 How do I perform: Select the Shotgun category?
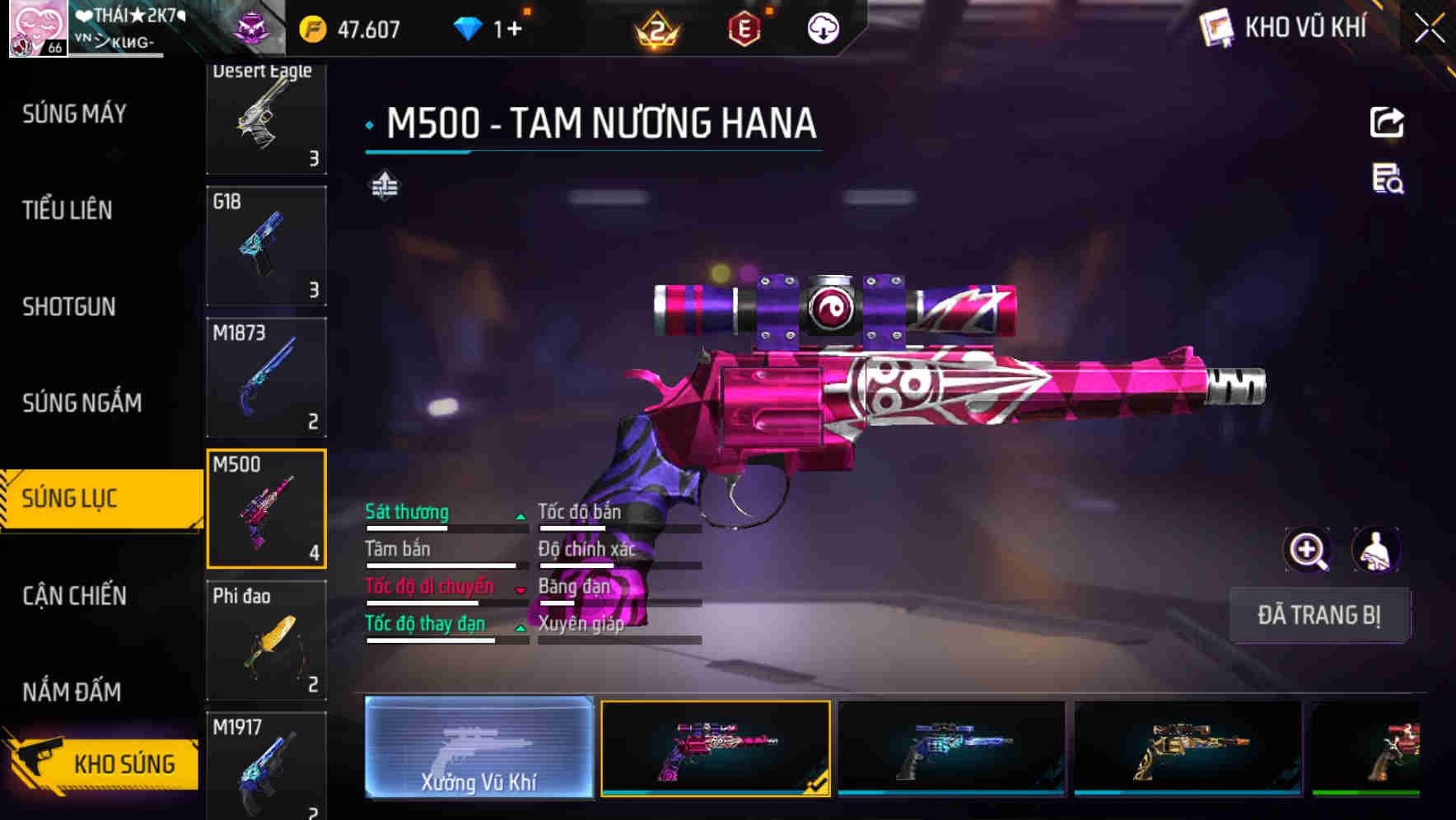pos(69,307)
